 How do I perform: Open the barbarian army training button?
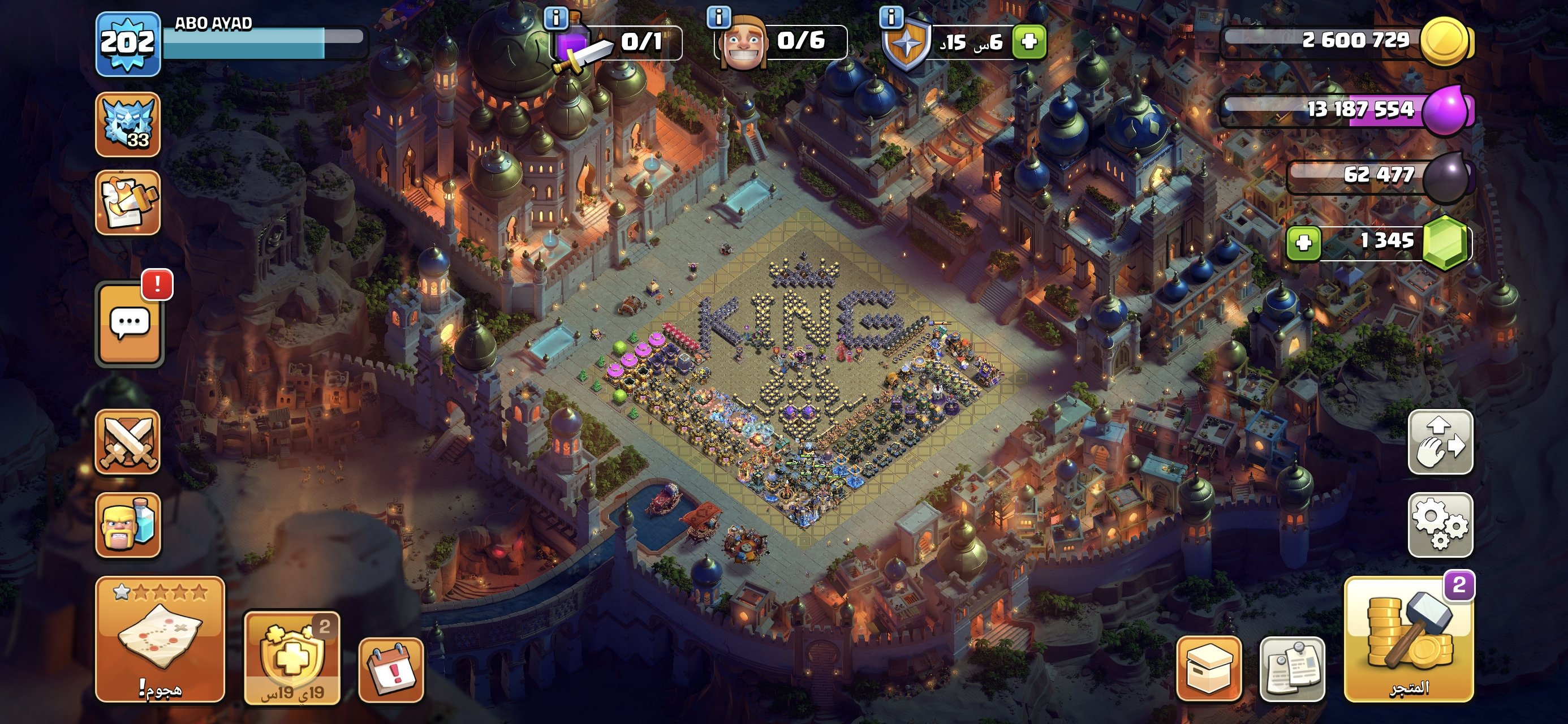coord(128,524)
